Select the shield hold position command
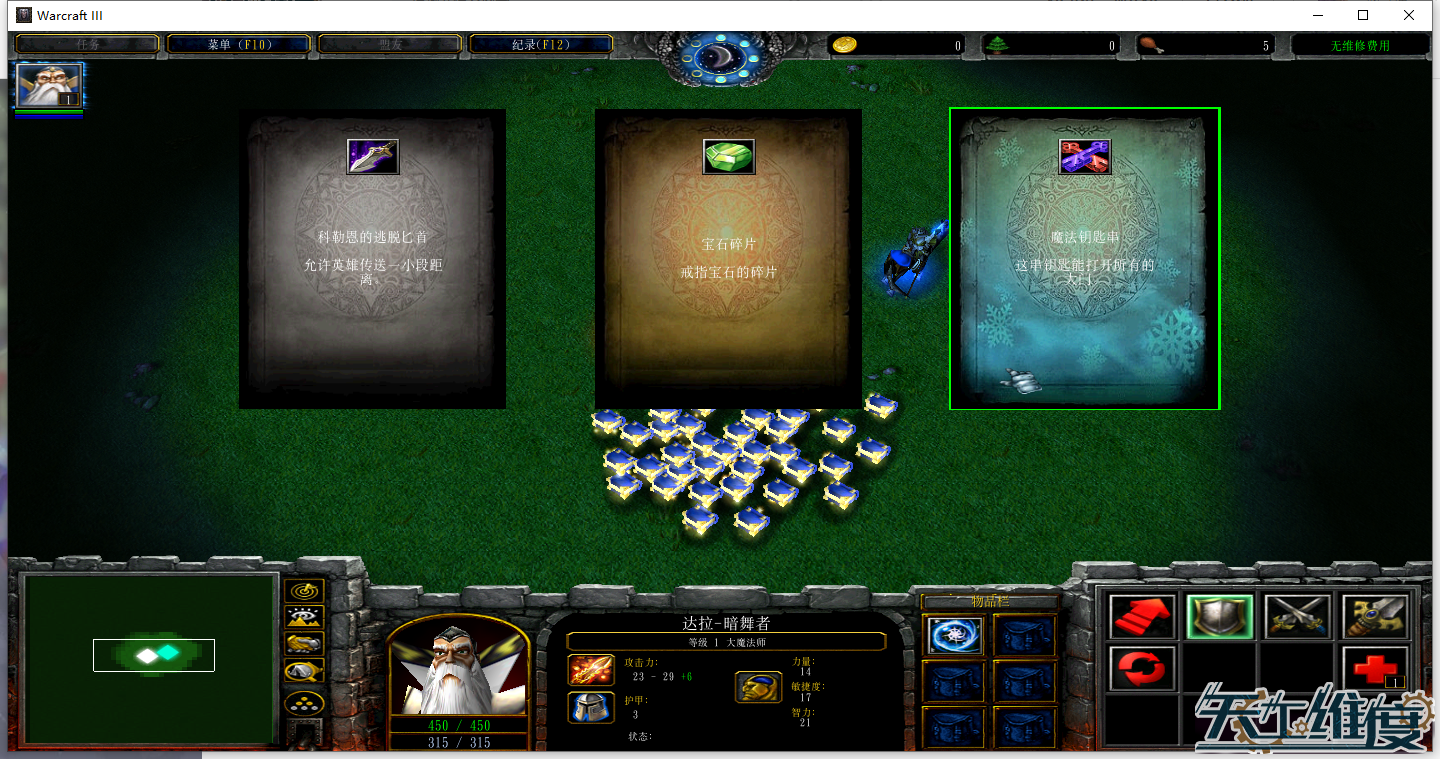 pyautogui.click(x=1220, y=617)
